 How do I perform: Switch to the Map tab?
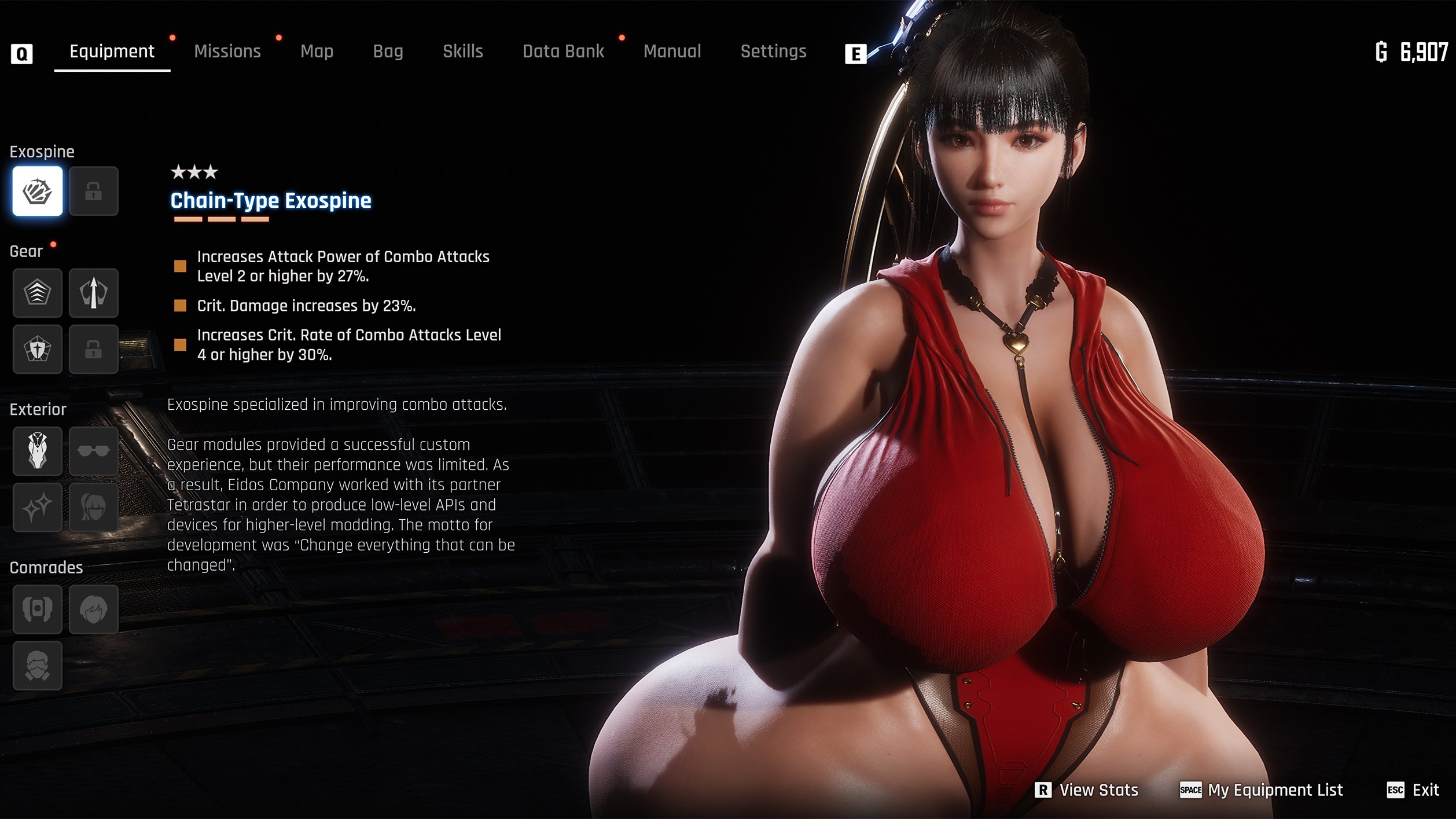click(317, 52)
